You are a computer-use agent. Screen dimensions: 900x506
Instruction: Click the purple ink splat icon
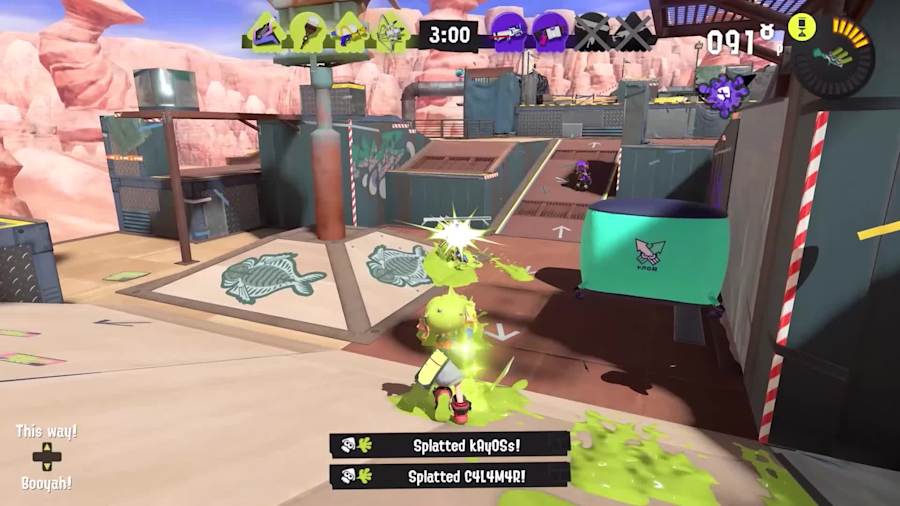coord(723,93)
